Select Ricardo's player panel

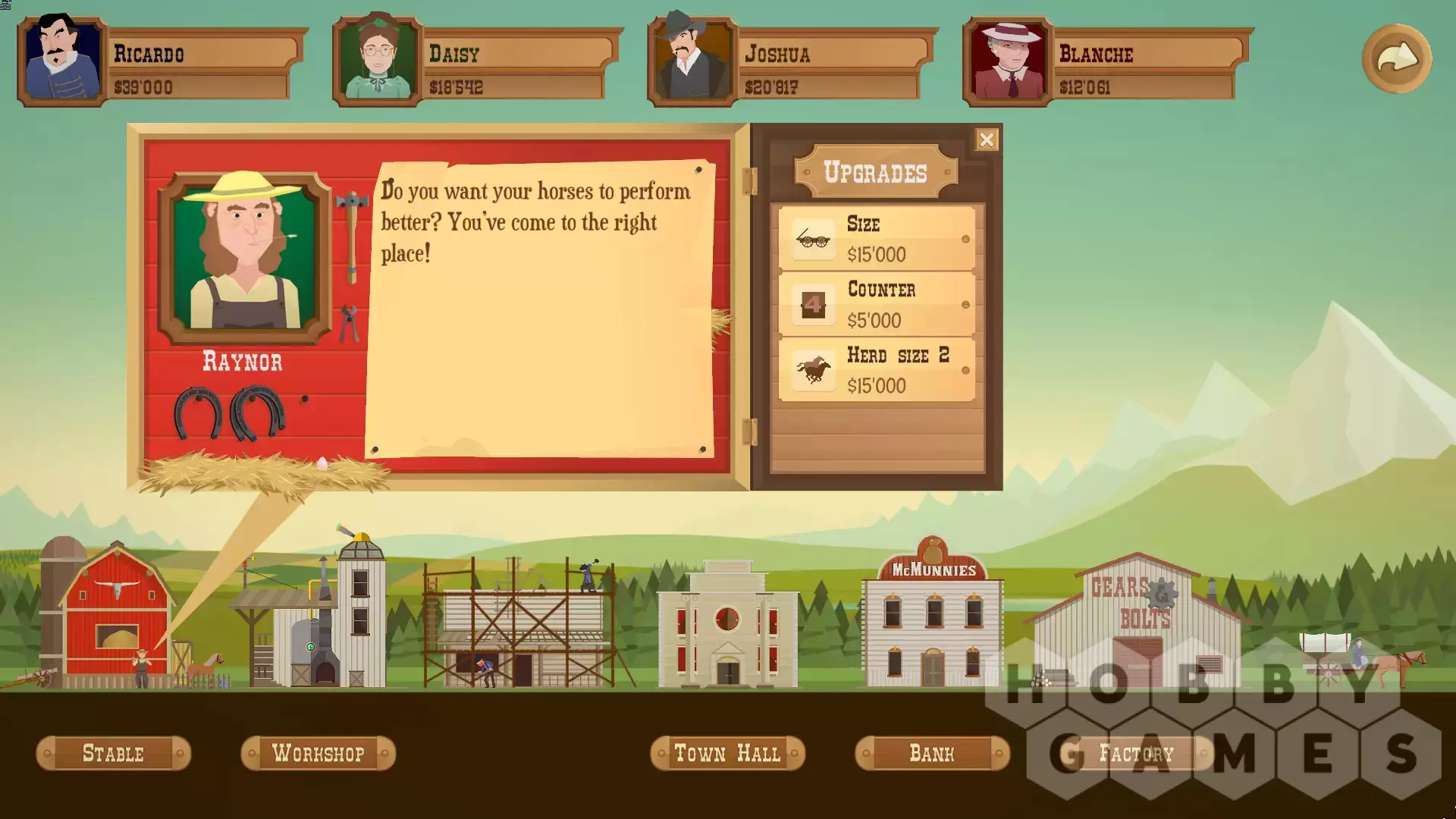(x=162, y=63)
